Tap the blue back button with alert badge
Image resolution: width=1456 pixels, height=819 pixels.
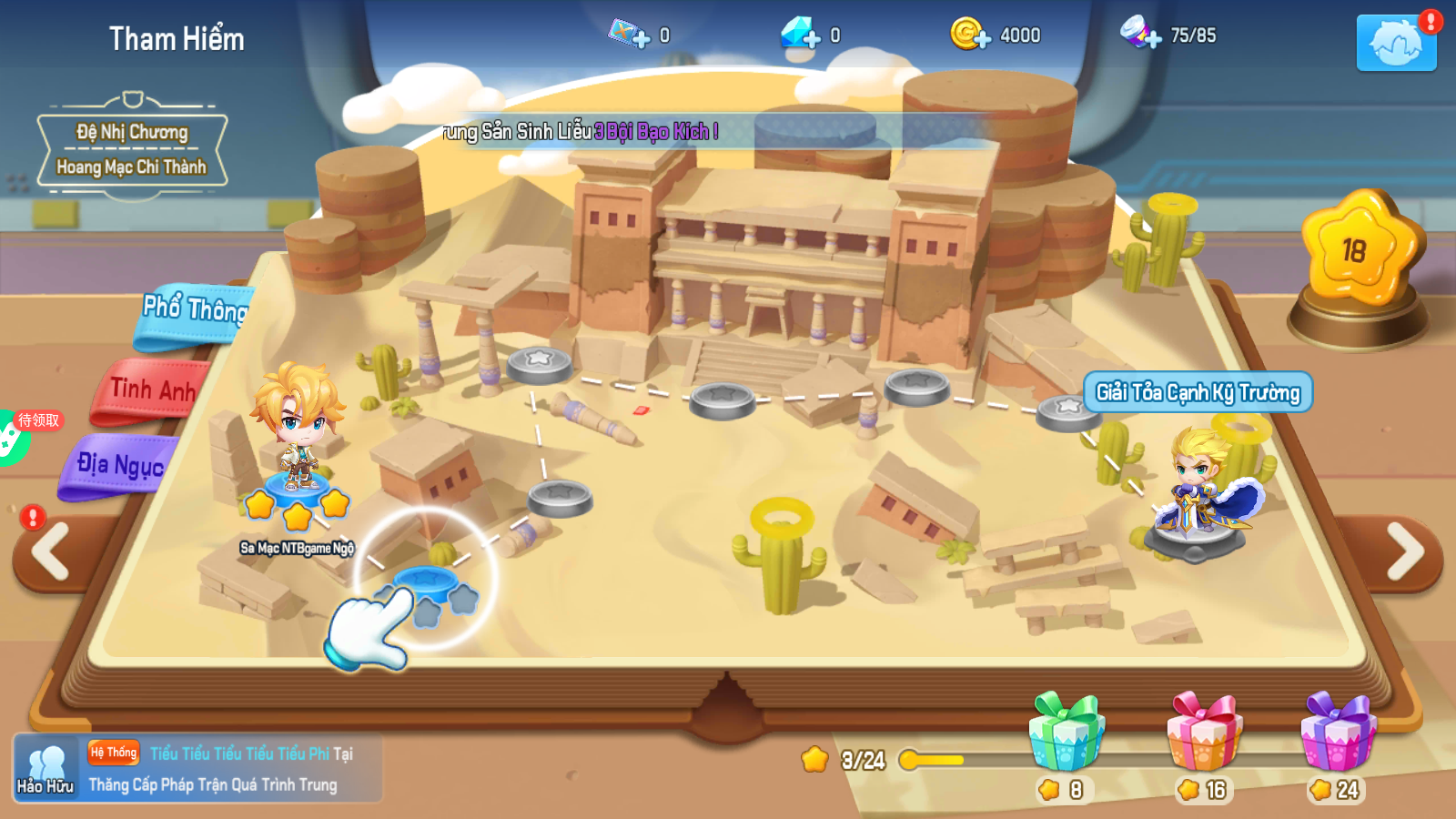1396,43
